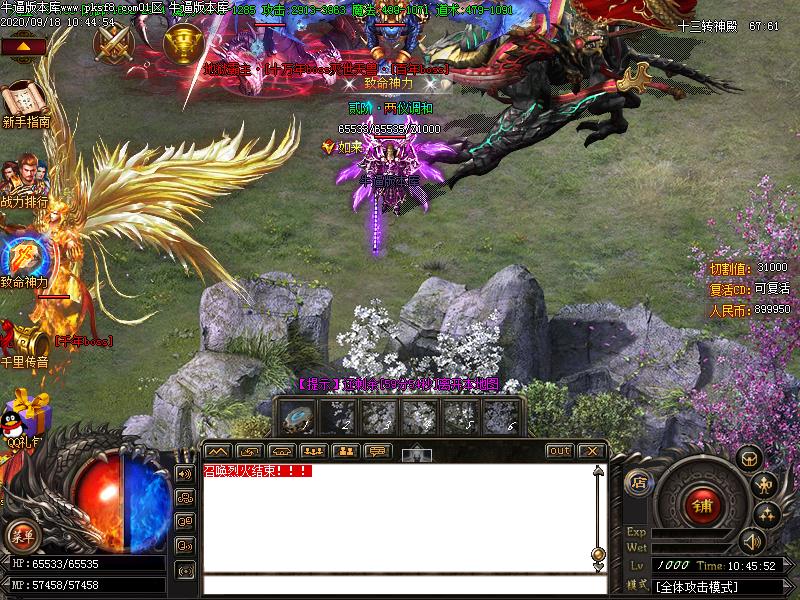Open the golden trophy icon

[184, 42]
